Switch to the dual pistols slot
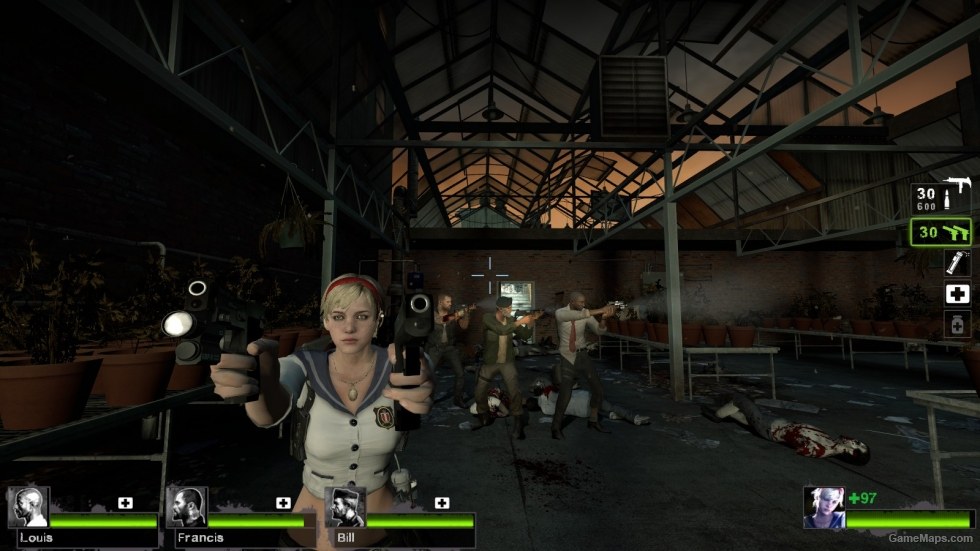The height and width of the screenshot is (551, 980). tap(942, 232)
